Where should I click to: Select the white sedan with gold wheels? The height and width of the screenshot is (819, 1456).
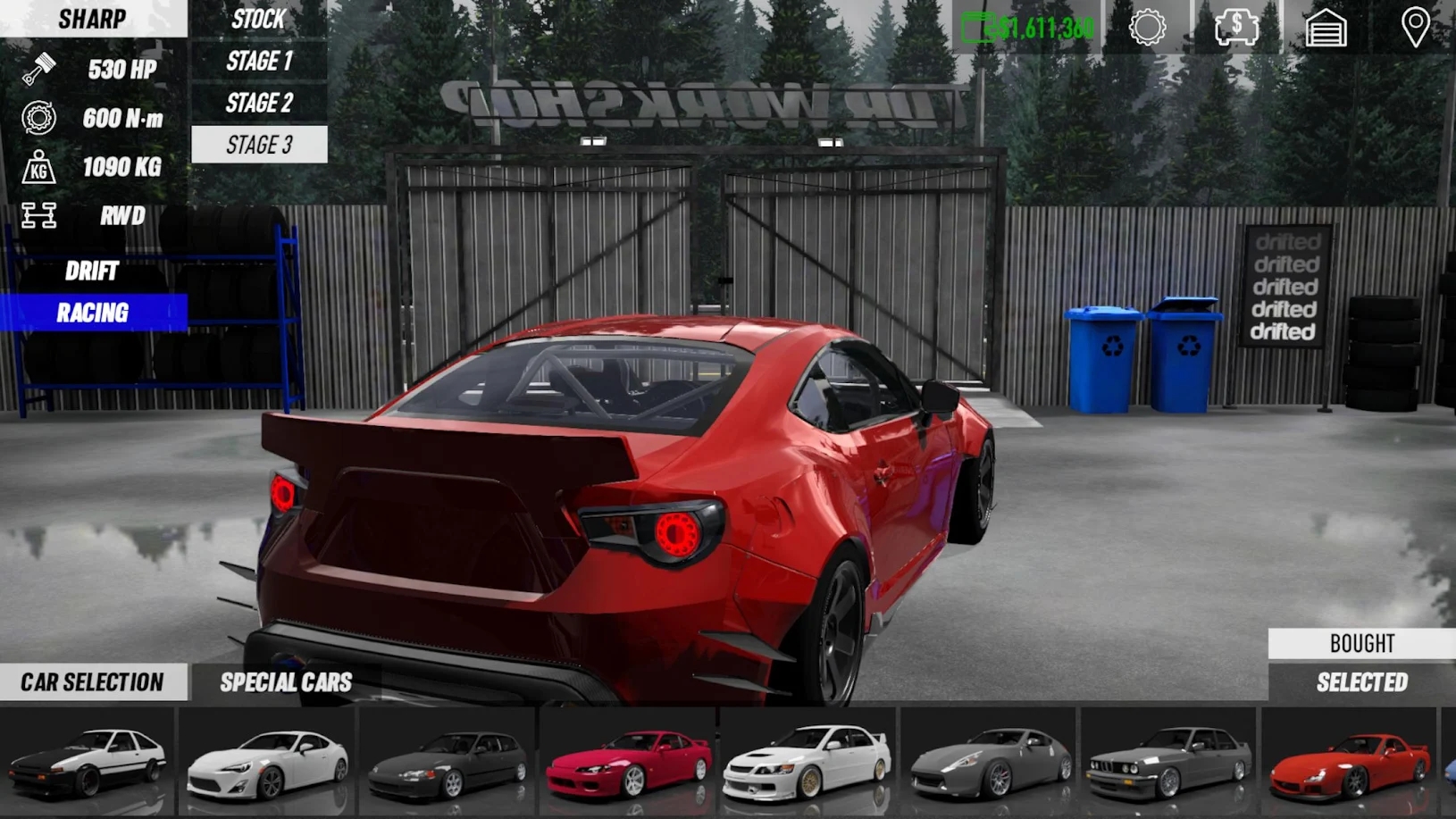click(807, 761)
